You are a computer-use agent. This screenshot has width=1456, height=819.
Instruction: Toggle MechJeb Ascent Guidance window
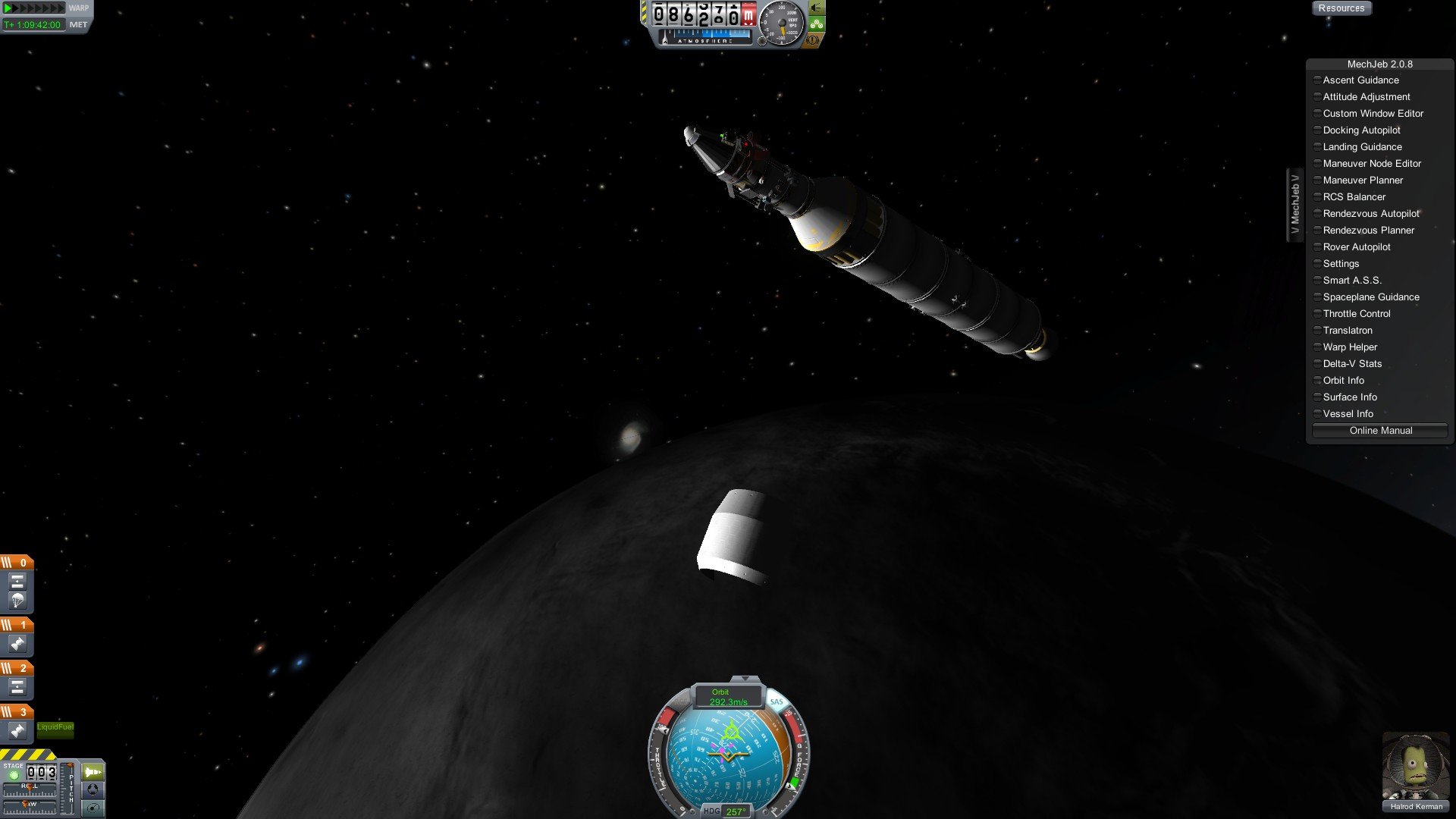(x=1360, y=80)
